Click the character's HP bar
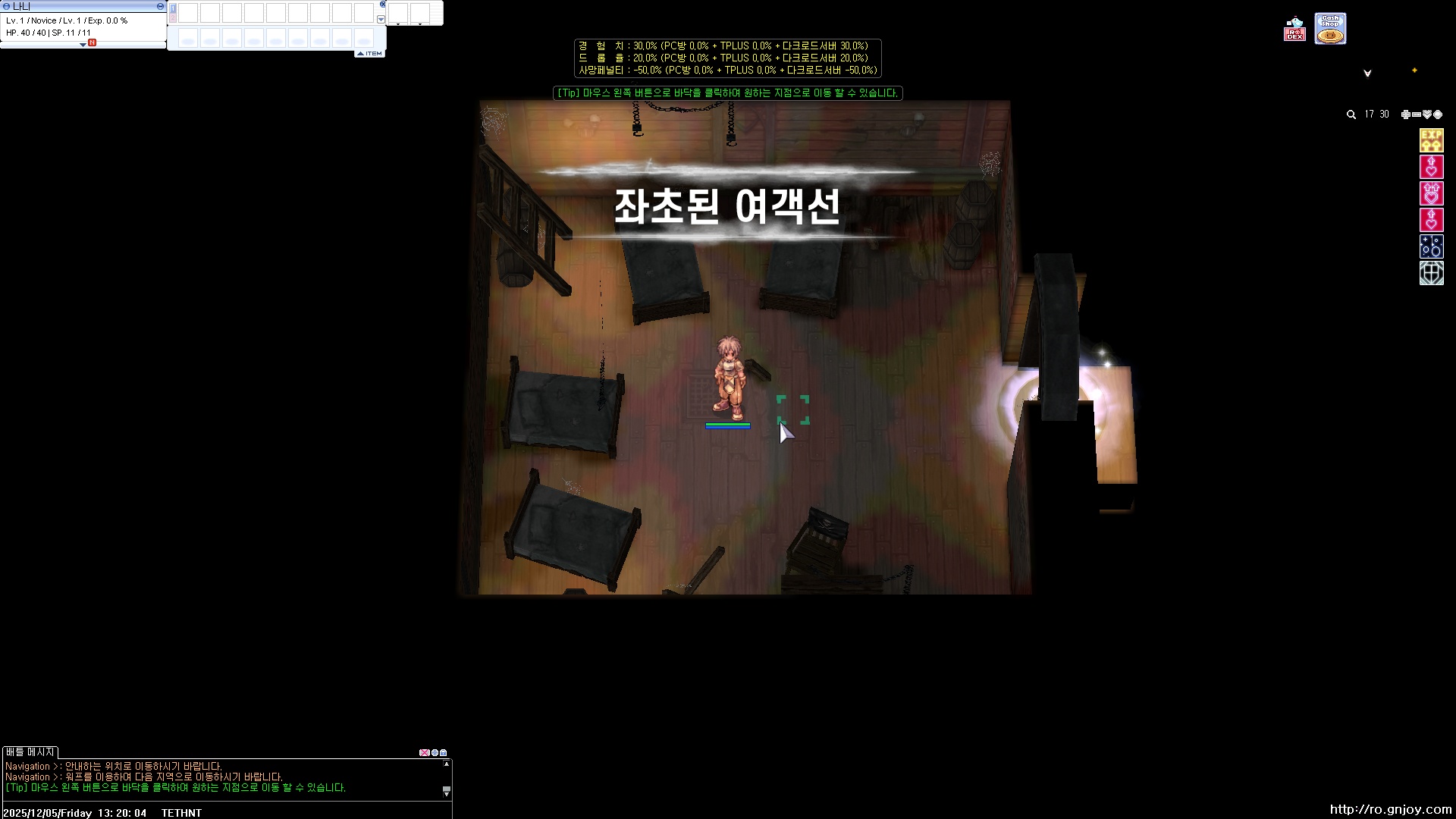 tap(728, 425)
